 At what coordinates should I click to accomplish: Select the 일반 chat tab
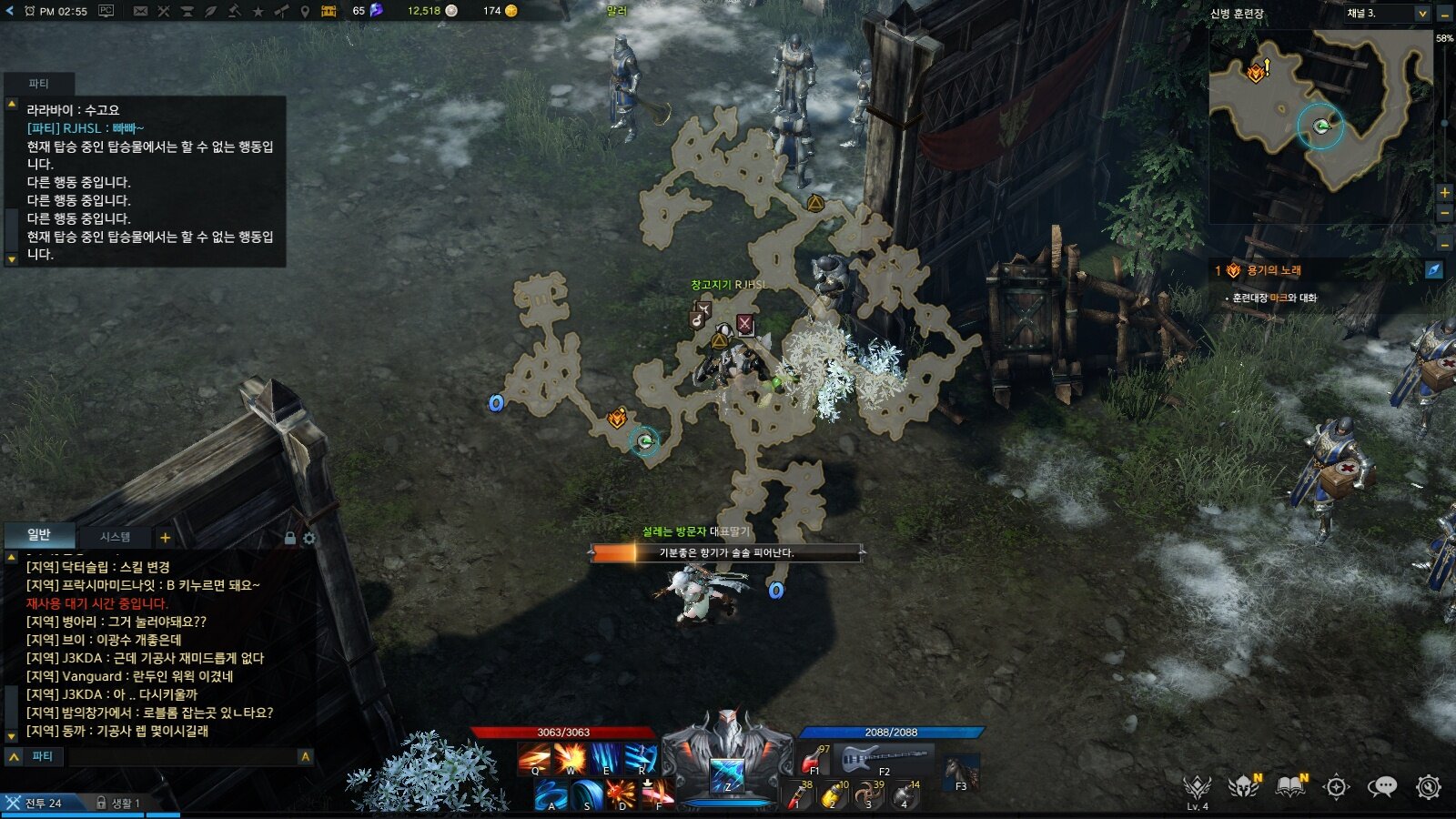(x=39, y=535)
